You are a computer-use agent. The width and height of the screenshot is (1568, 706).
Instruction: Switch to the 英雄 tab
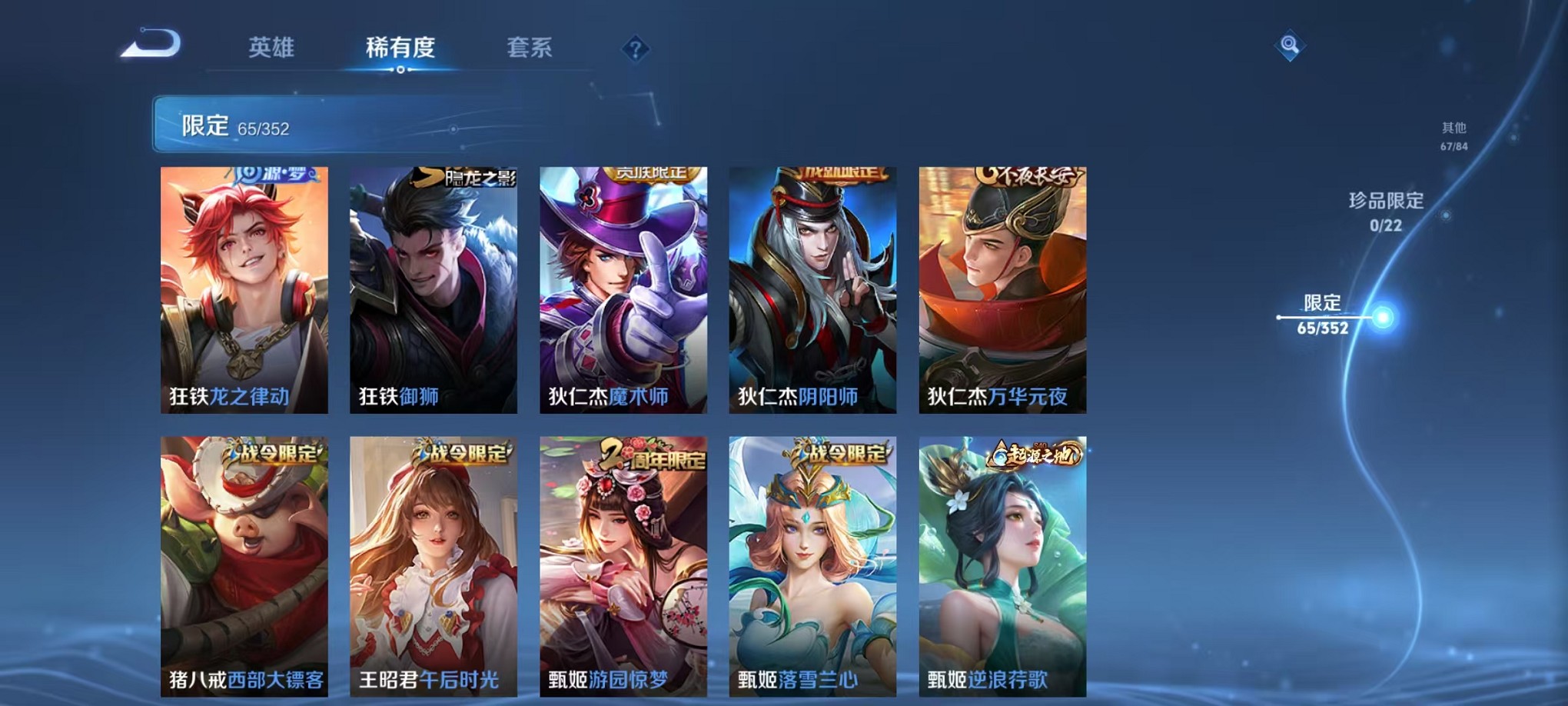click(x=271, y=48)
